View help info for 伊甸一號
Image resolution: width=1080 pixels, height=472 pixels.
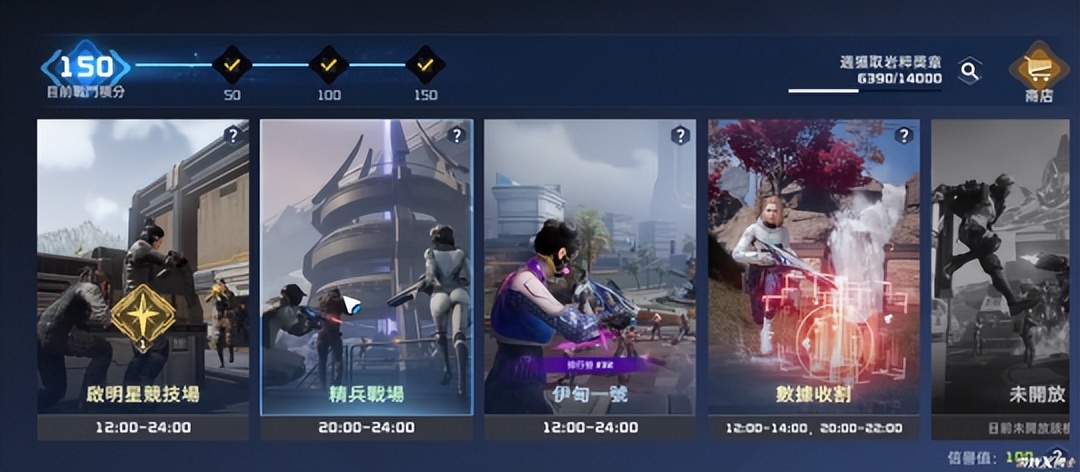[x=680, y=136]
